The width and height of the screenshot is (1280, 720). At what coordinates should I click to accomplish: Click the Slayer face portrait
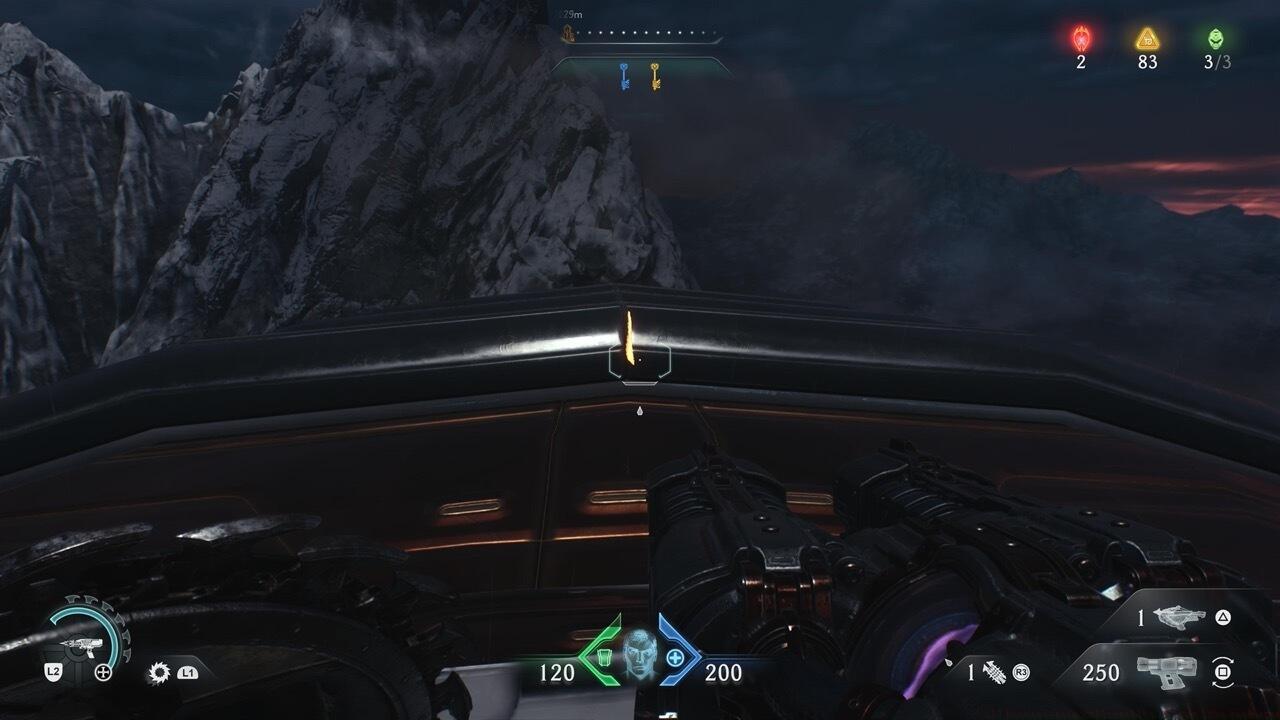point(639,655)
